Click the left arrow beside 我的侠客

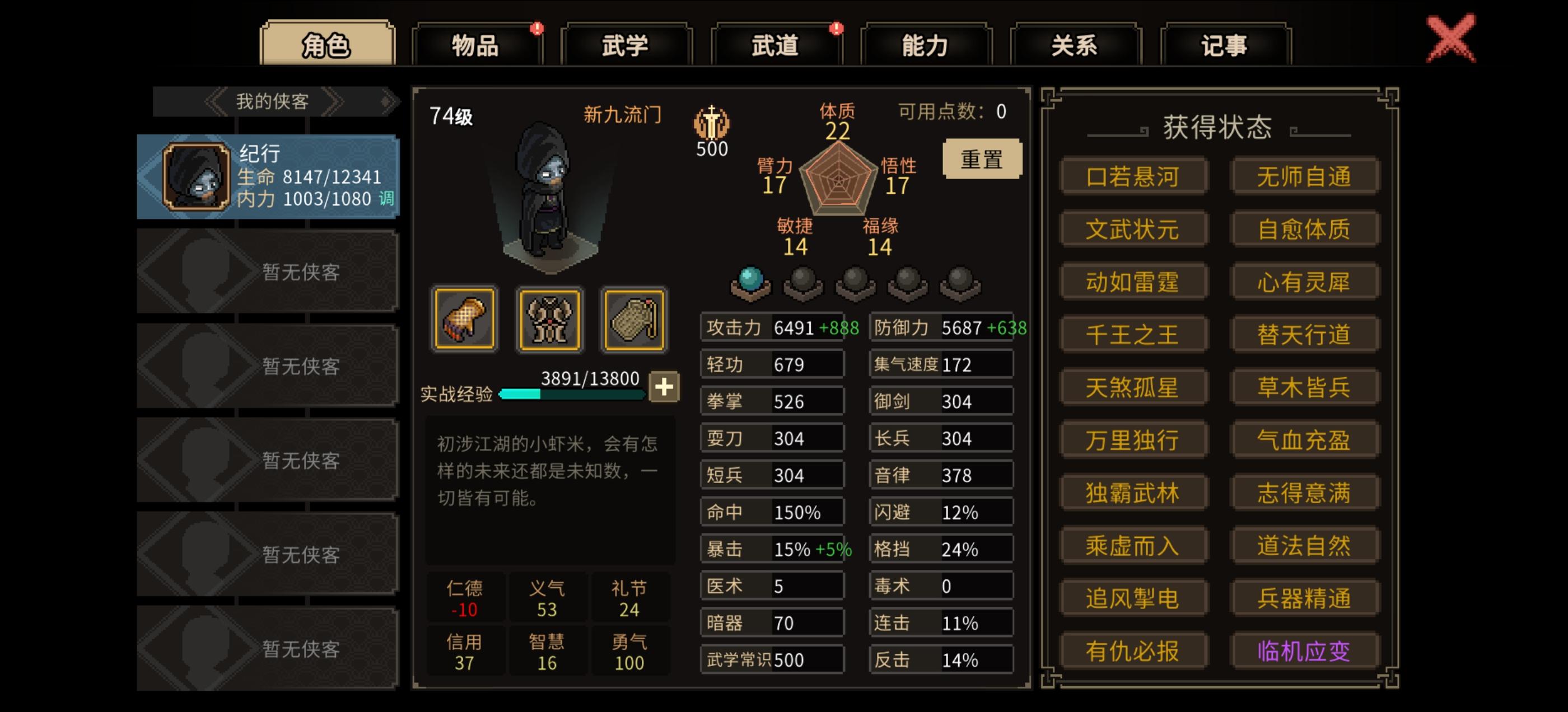(x=214, y=102)
